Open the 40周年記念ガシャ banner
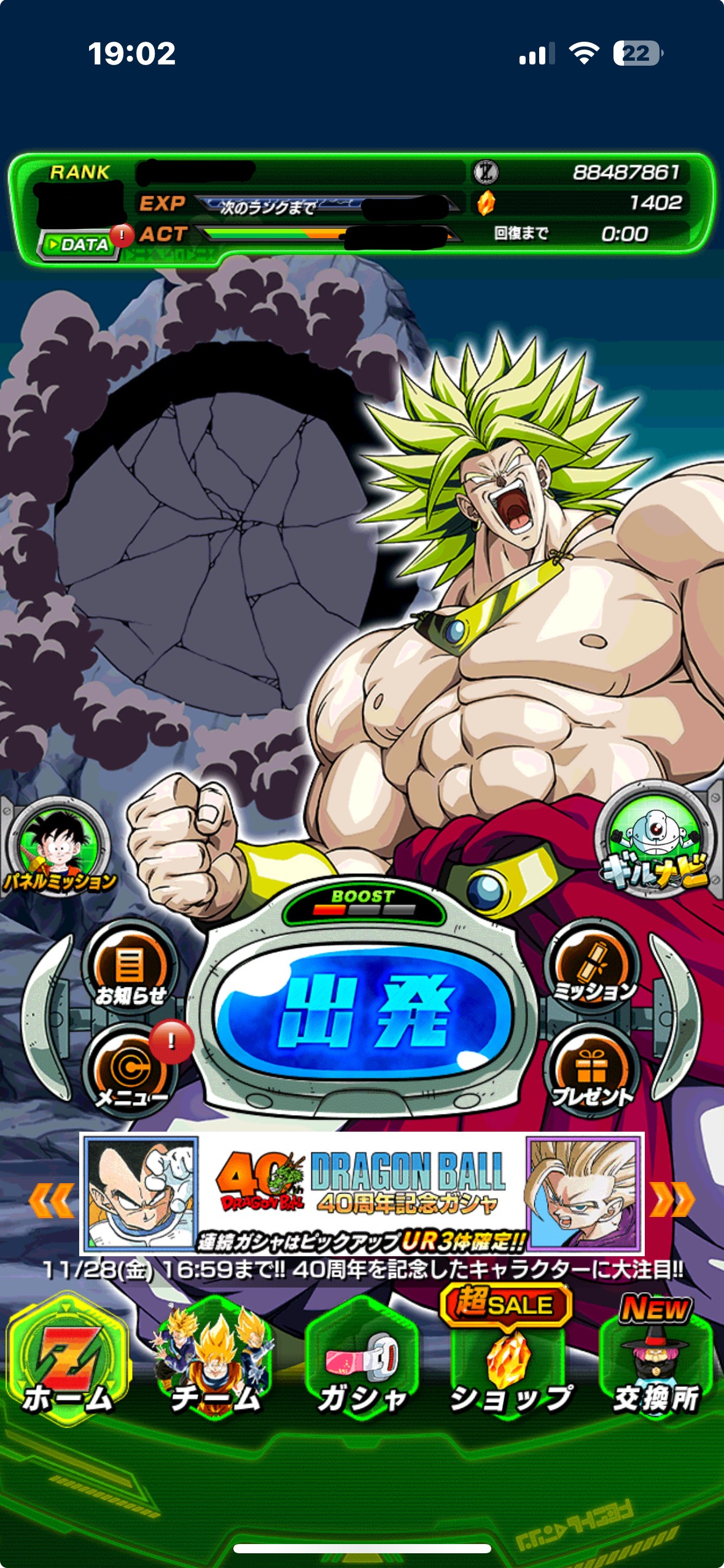Viewport: 724px width, 1568px height. click(362, 1193)
